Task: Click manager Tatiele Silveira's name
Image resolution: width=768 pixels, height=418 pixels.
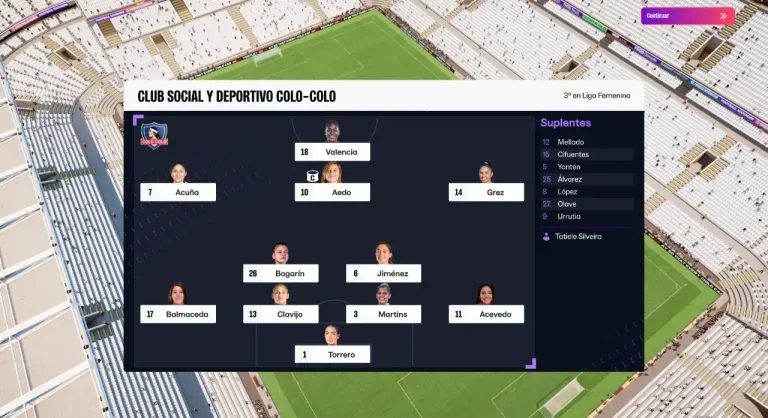Action: click(x=578, y=237)
